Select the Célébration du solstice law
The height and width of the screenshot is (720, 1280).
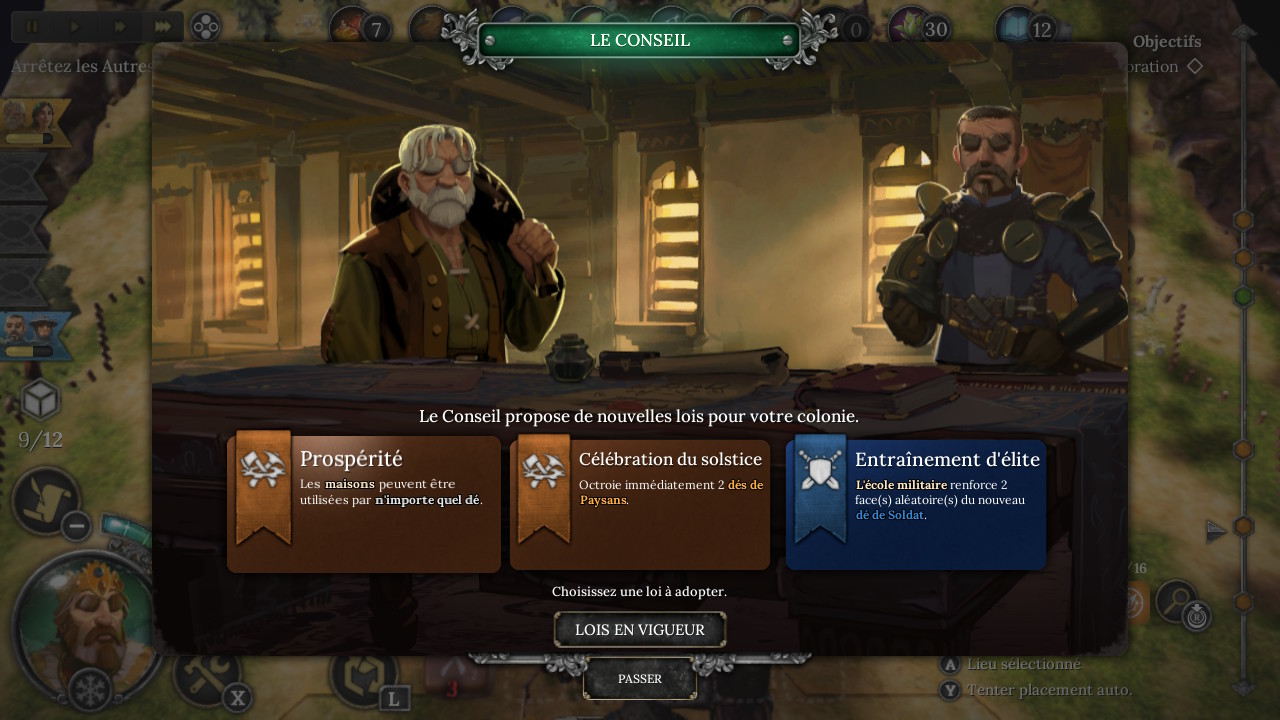(x=640, y=503)
